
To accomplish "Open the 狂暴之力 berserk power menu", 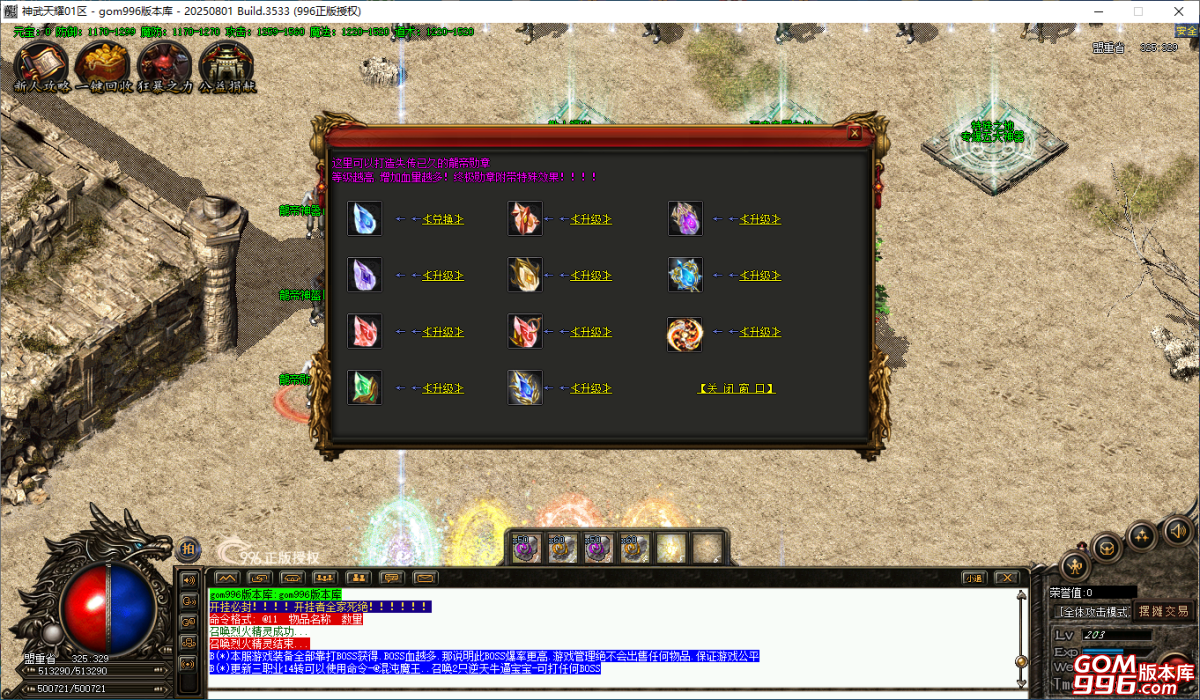I will tap(164, 66).
